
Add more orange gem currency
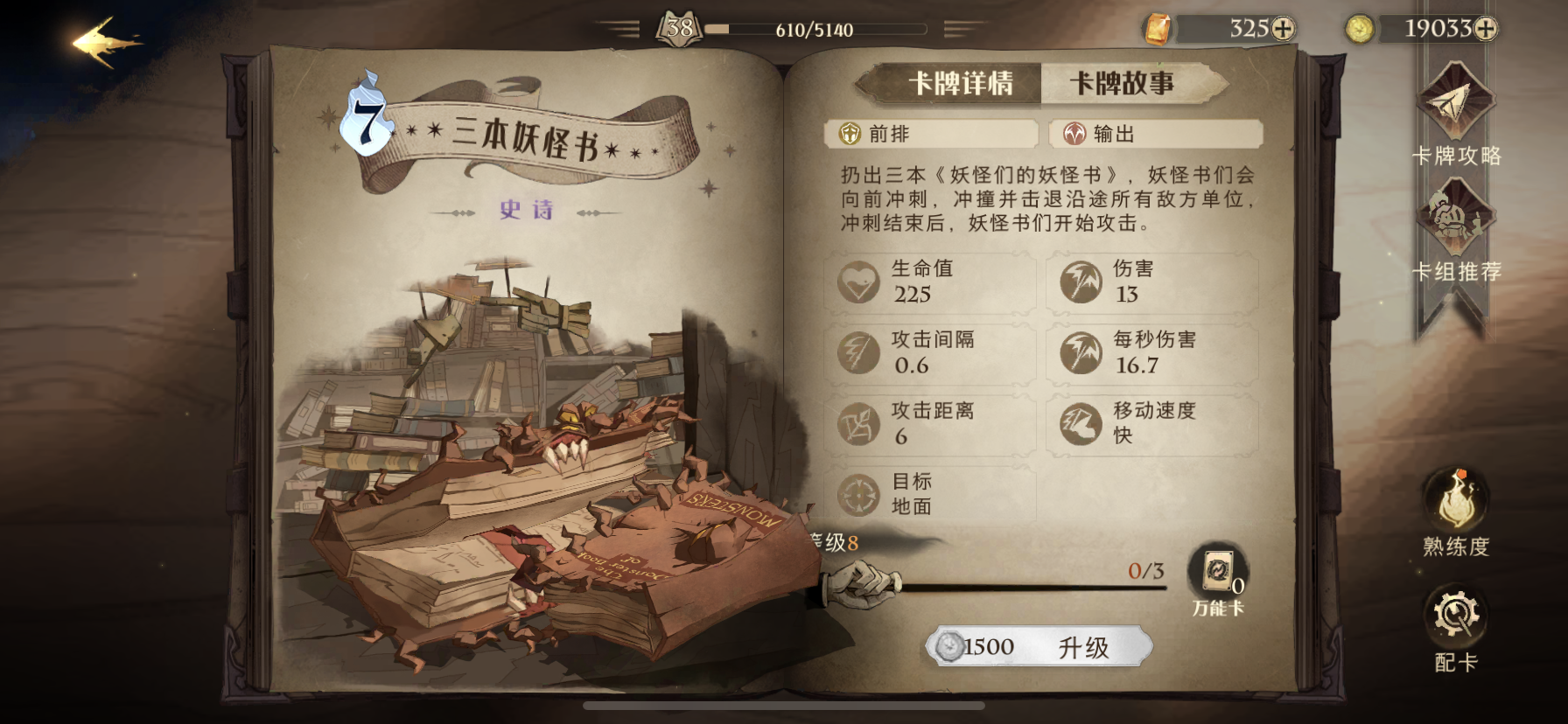1283,29
